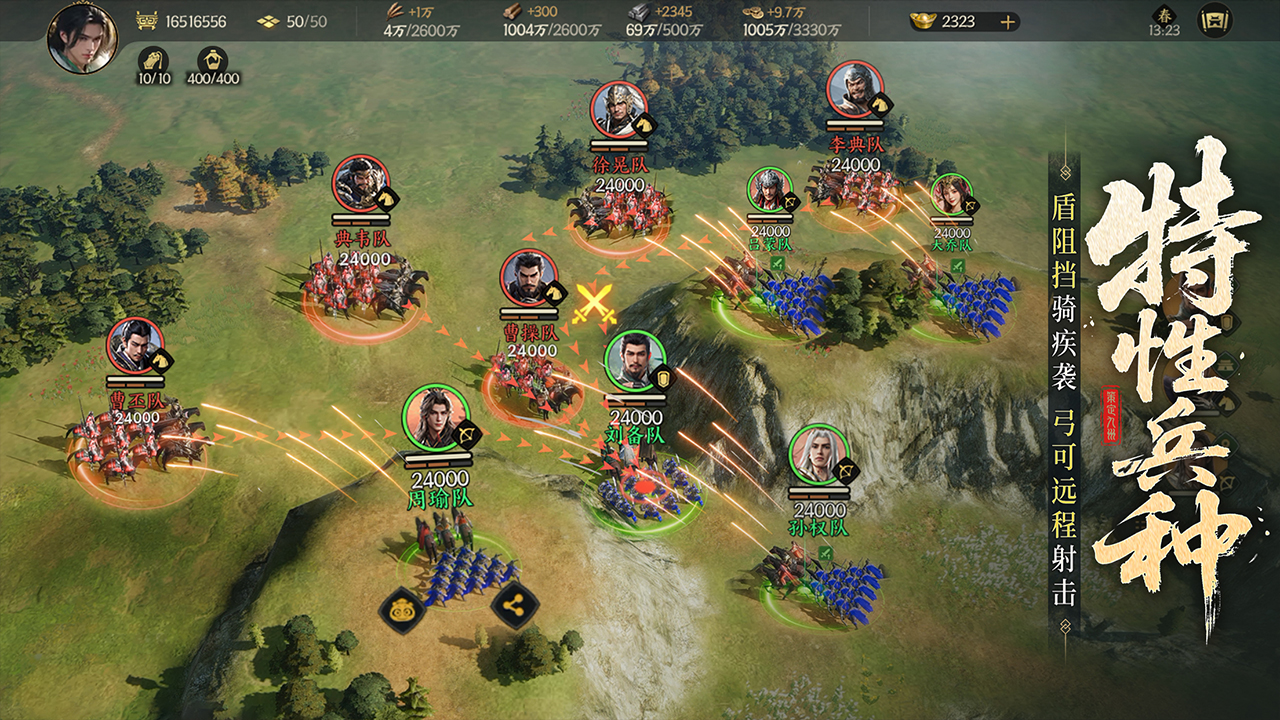Open the player avatar profile
Image resolution: width=1280 pixels, height=720 pixels.
tap(82, 38)
